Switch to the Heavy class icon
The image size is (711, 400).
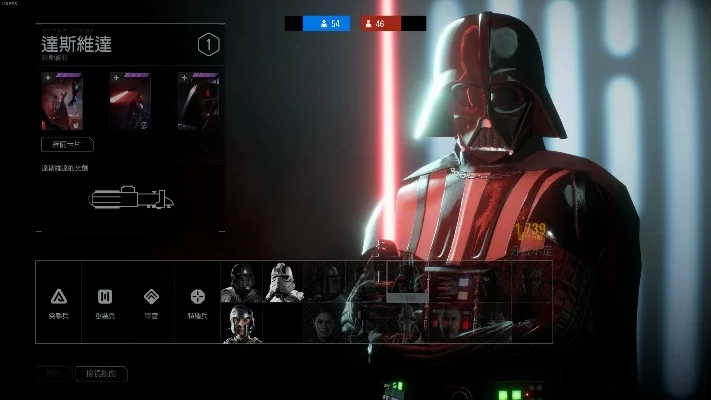(105, 297)
